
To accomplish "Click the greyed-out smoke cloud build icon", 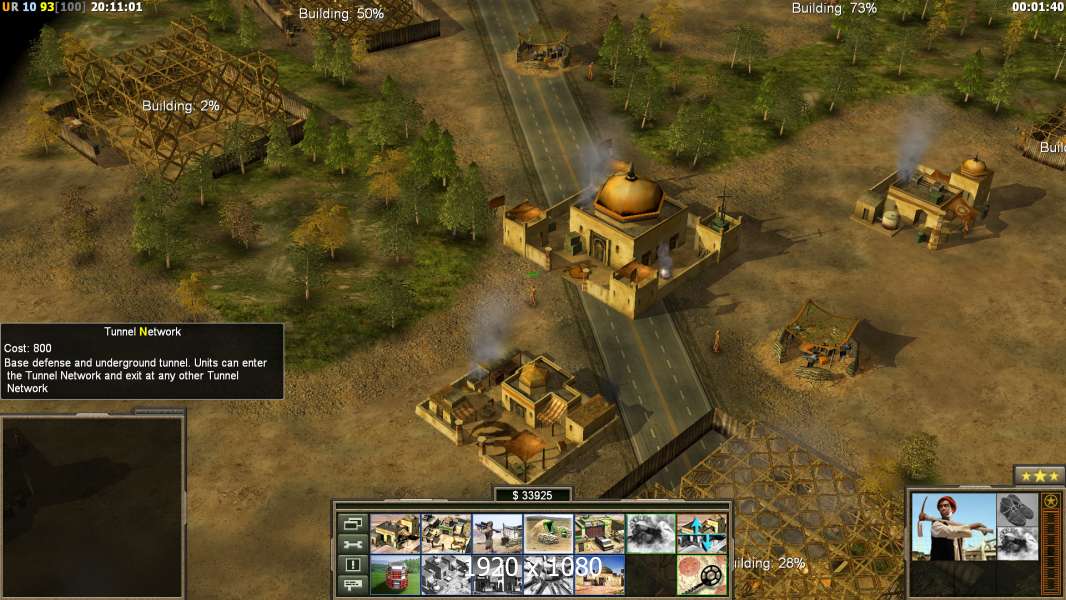I will coord(650,533).
